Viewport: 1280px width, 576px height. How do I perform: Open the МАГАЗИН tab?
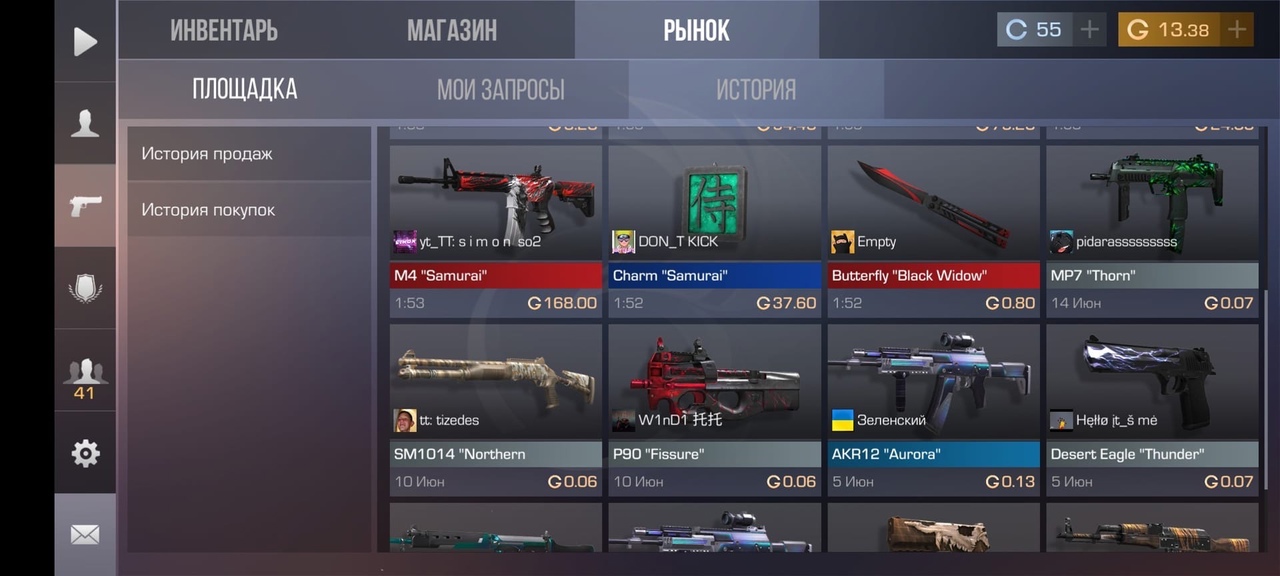(451, 30)
